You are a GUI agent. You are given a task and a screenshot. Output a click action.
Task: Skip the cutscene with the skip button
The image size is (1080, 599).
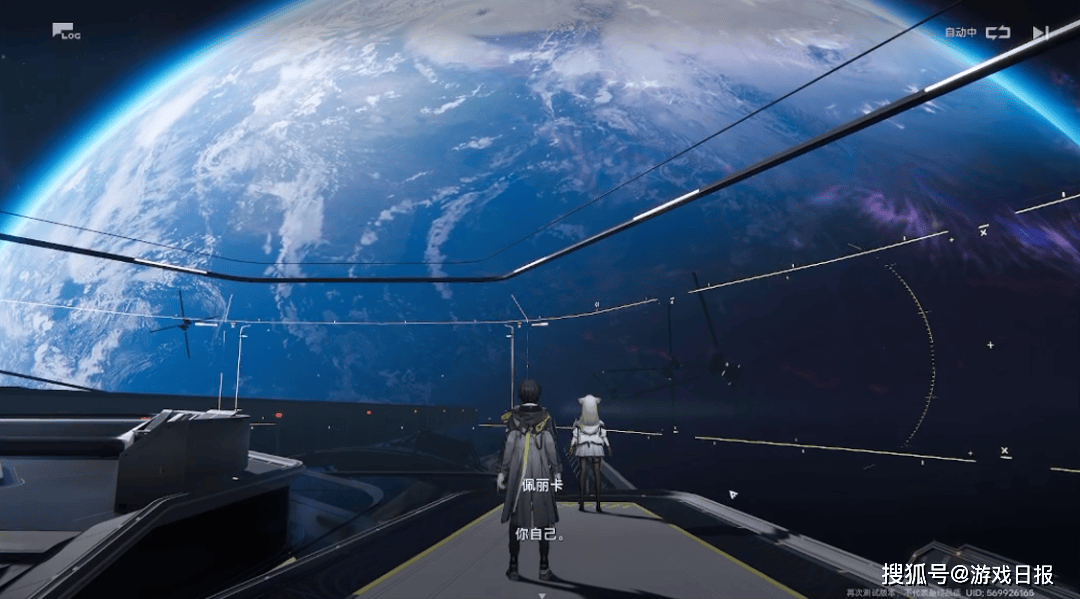tap(1040, 32)
